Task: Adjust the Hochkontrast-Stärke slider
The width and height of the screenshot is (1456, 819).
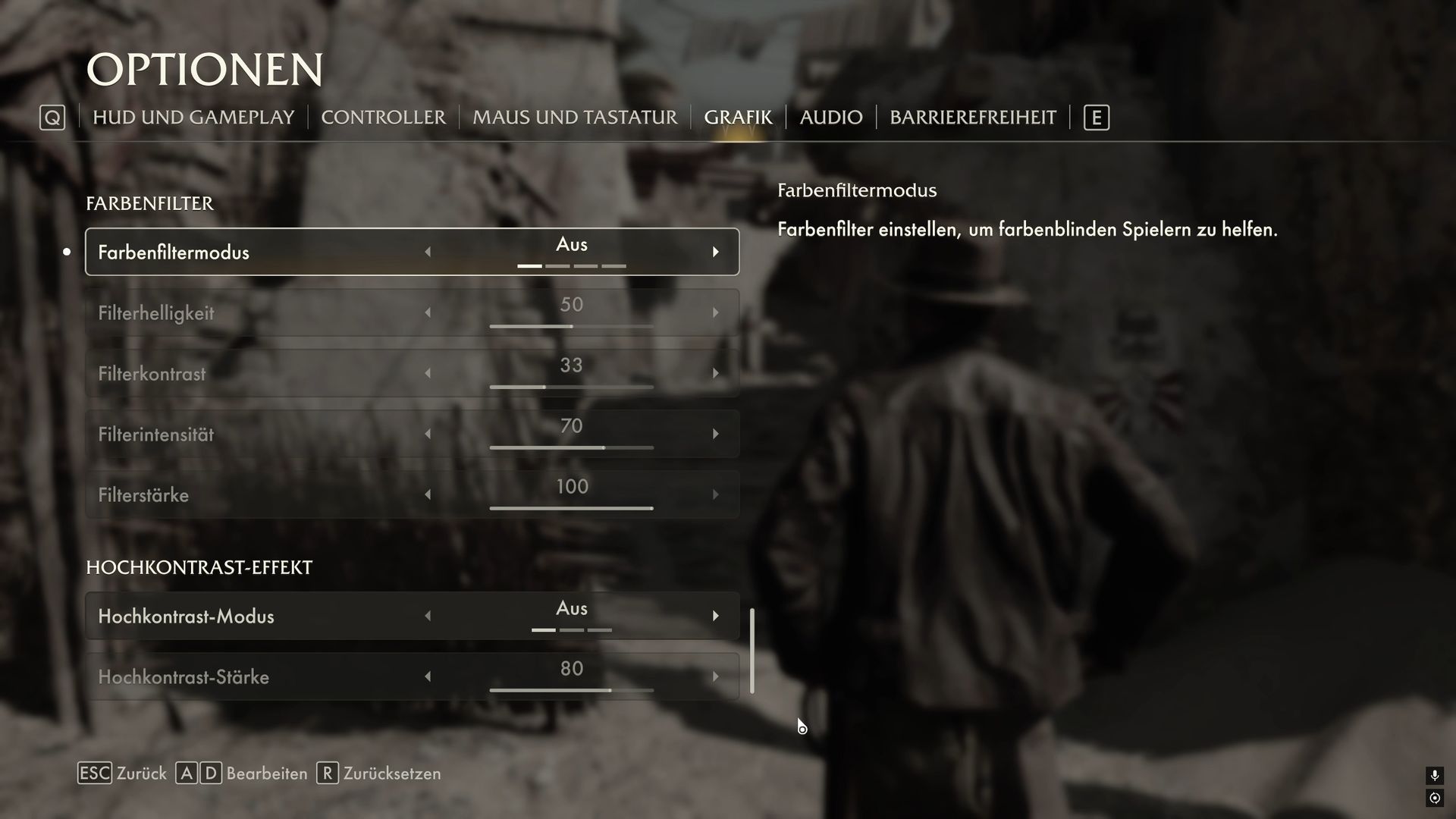Action: click(571, 690)
